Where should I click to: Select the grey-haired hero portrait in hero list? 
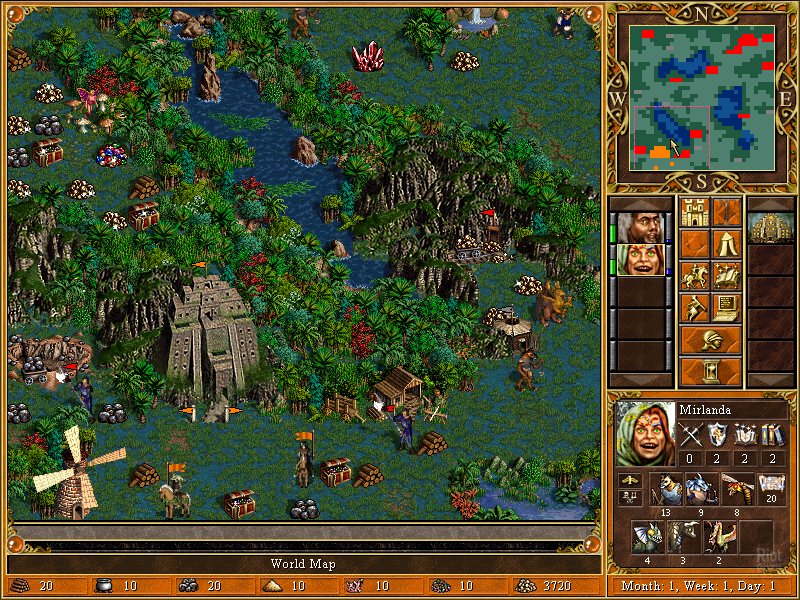click(639, 228)
